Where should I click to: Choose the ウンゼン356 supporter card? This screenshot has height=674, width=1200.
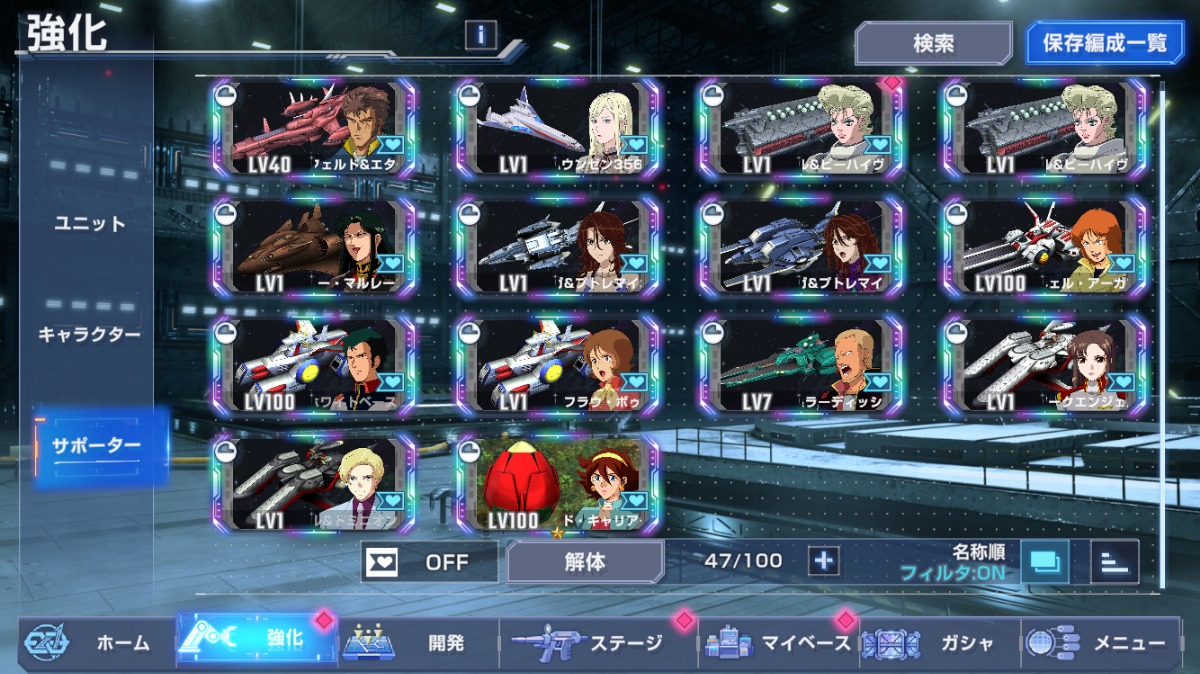pyautogui.click(x=557, y=127)
